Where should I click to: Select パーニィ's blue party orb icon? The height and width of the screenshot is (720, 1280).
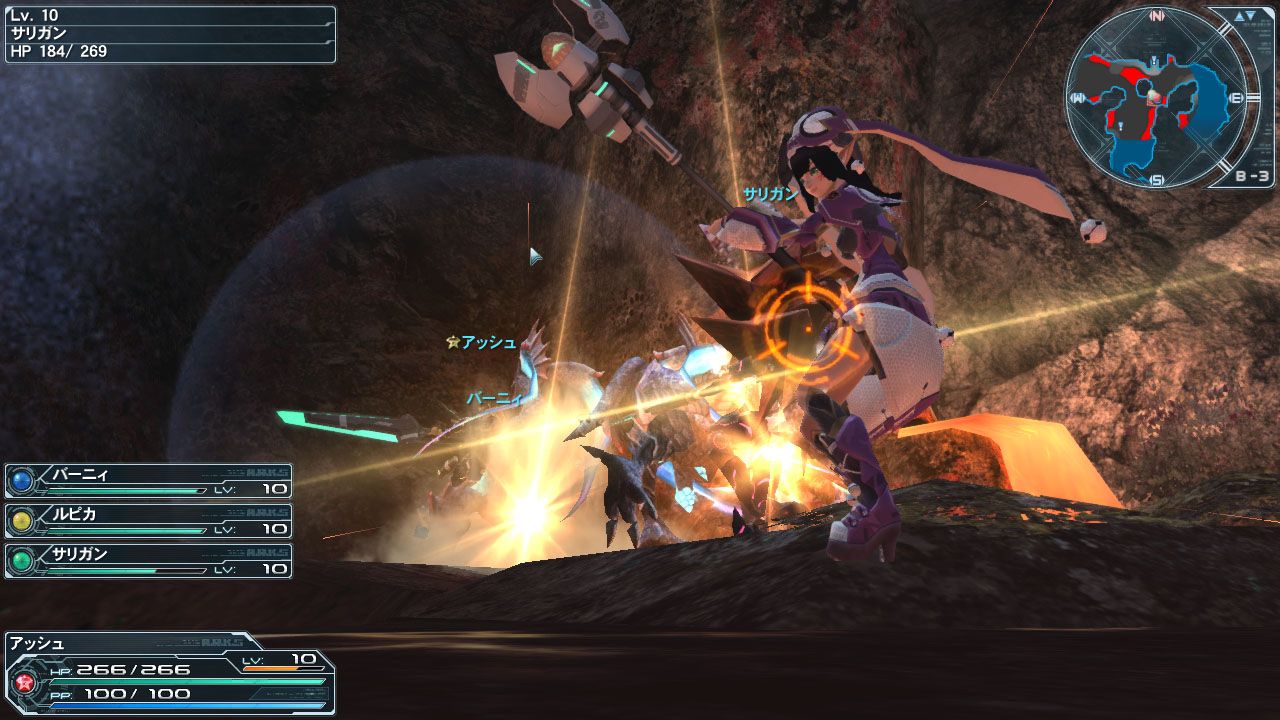tap(21, 479)
